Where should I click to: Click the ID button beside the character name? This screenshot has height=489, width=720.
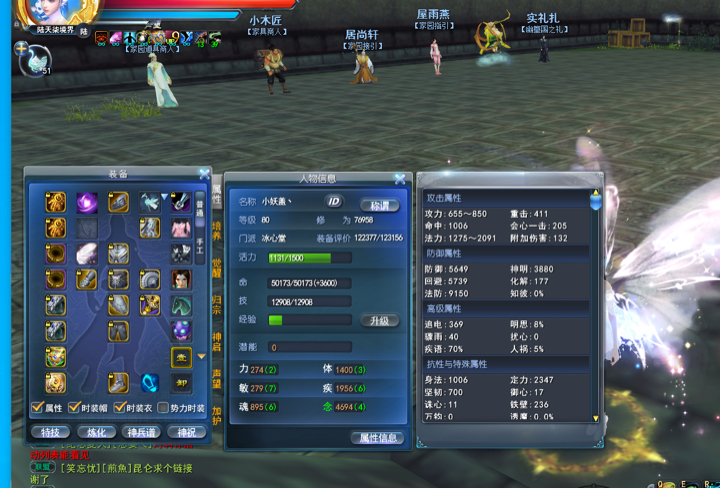pyautogui.click(x=334, y=201)
